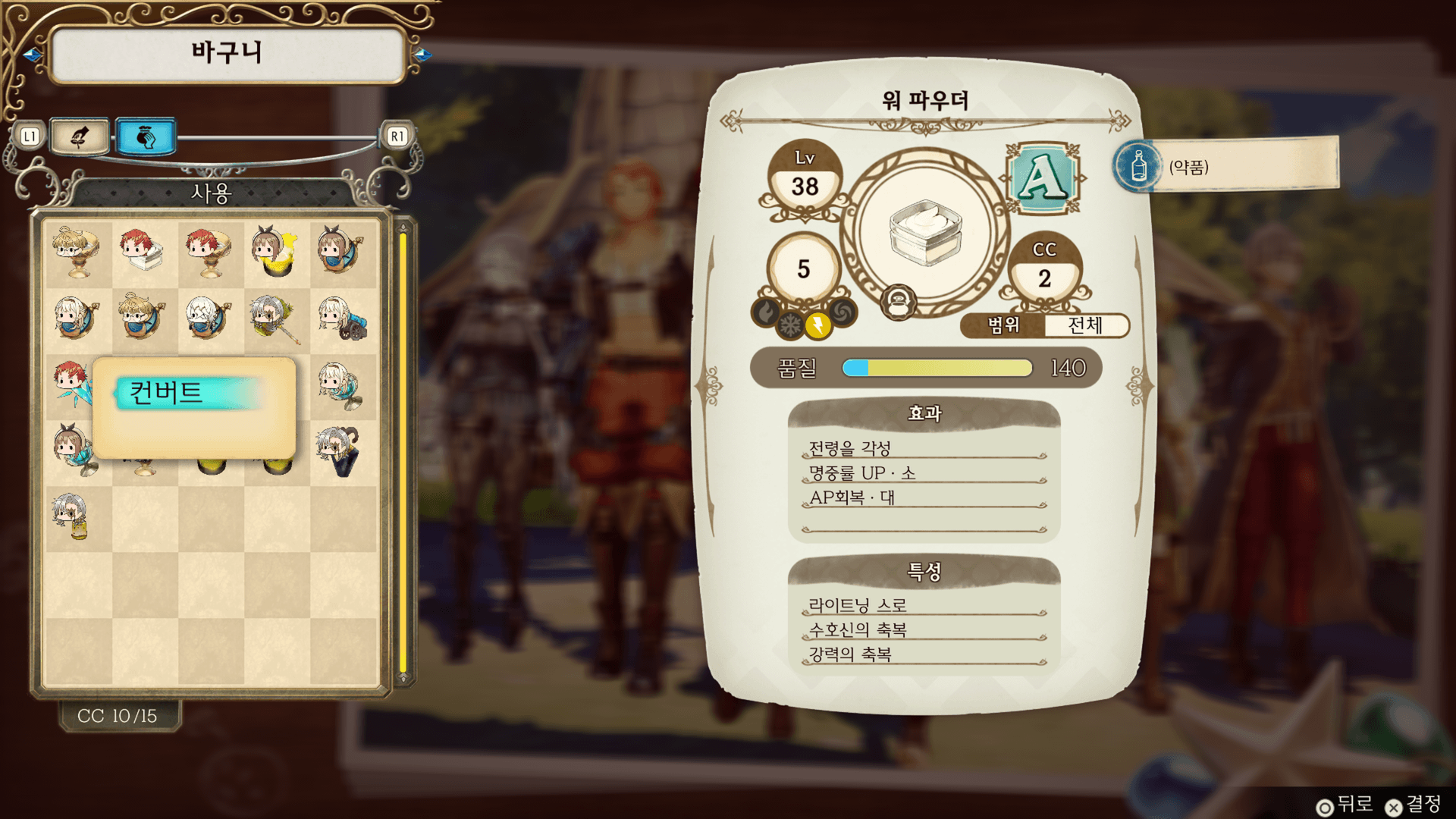Select the brown-haired girl's yellow flask slot
The width and height of the screenshot is (1456, 819).
pyautogui.click(x=277, y=253)
